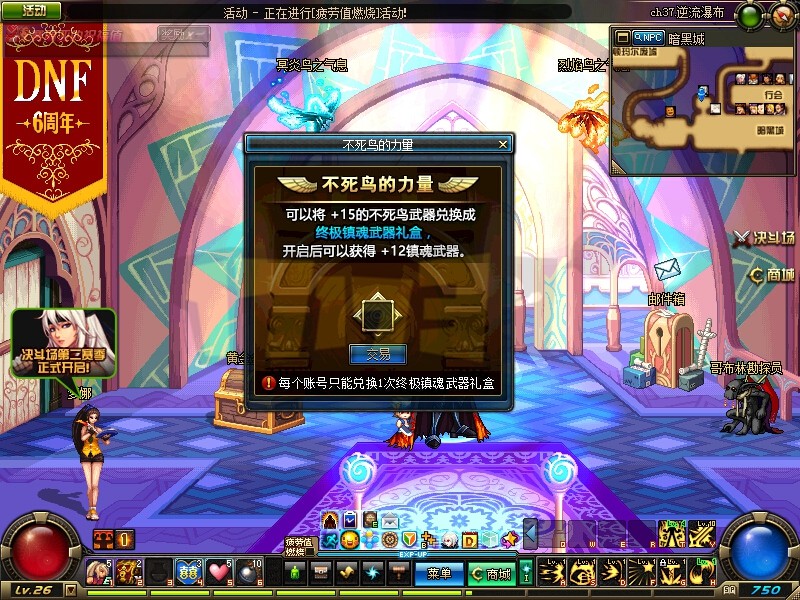The height and width of the screenshot is (600, 800).
Task: Open the 商城 mall button in bottom bar
Action: click(490, 574)
